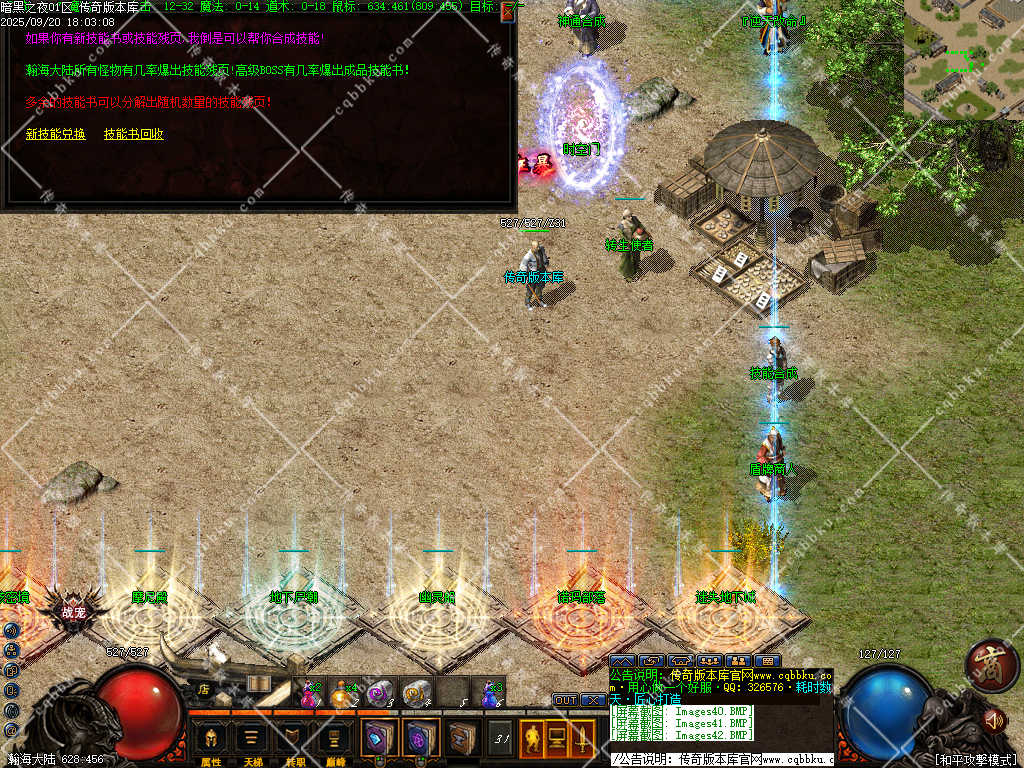
Task: Use the purple spiral scroll in slot 3
Action: [379, 692]
